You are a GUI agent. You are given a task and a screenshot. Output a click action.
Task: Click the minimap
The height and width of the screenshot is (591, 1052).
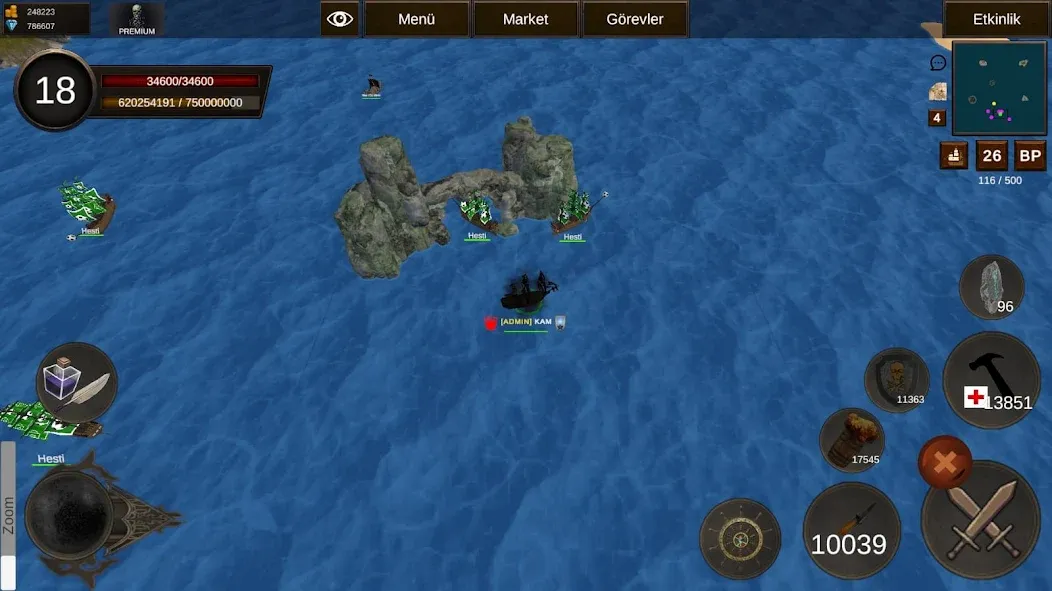pos(999,88)
